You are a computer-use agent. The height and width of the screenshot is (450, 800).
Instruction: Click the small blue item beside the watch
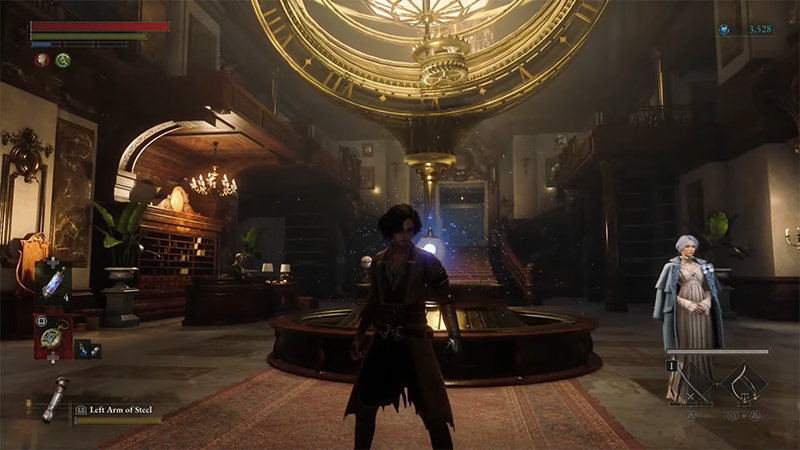pos(87,349)
